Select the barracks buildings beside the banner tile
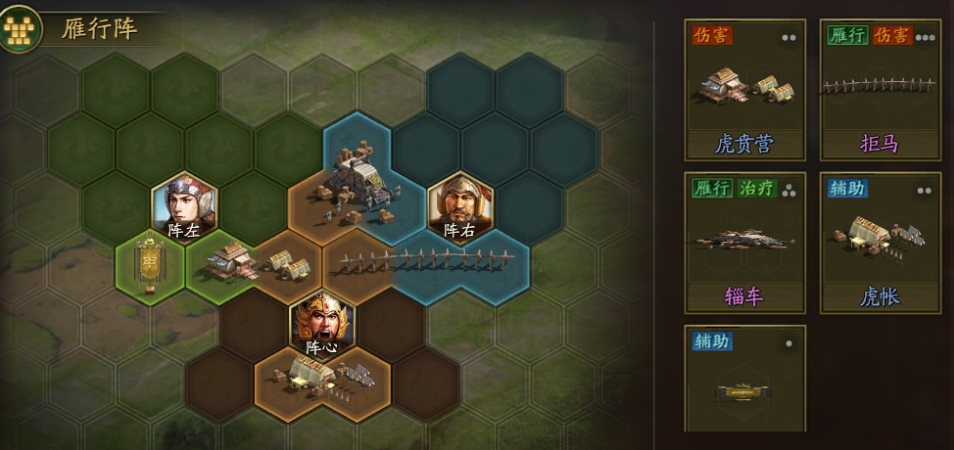The image size is (954, 450). pos(256,262)
